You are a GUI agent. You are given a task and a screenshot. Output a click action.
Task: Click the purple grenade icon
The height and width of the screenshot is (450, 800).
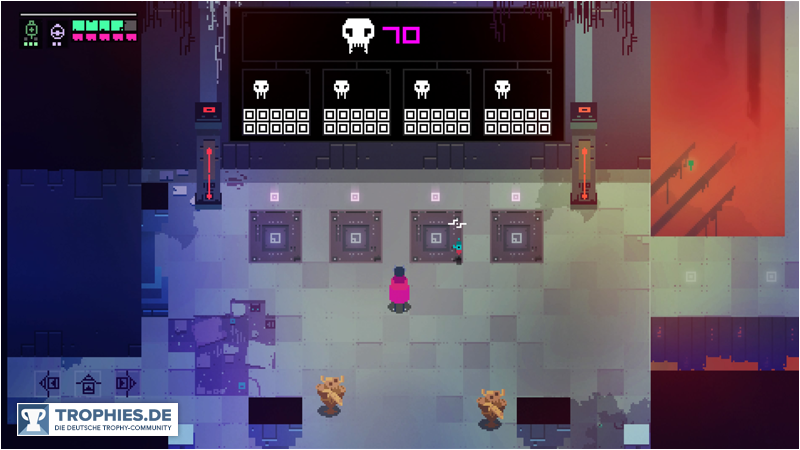57,32
